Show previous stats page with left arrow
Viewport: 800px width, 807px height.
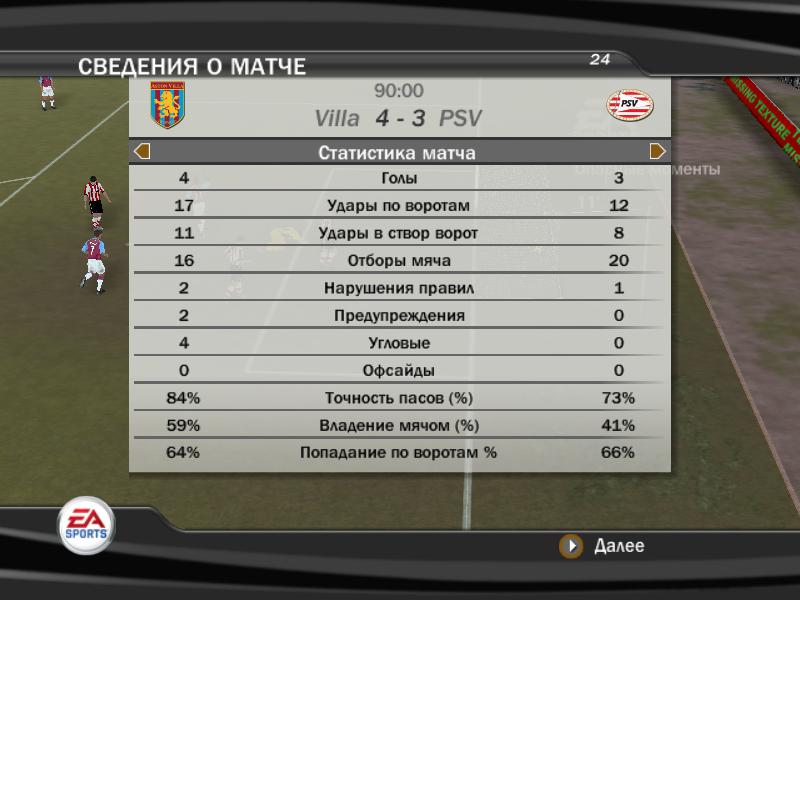142,152
